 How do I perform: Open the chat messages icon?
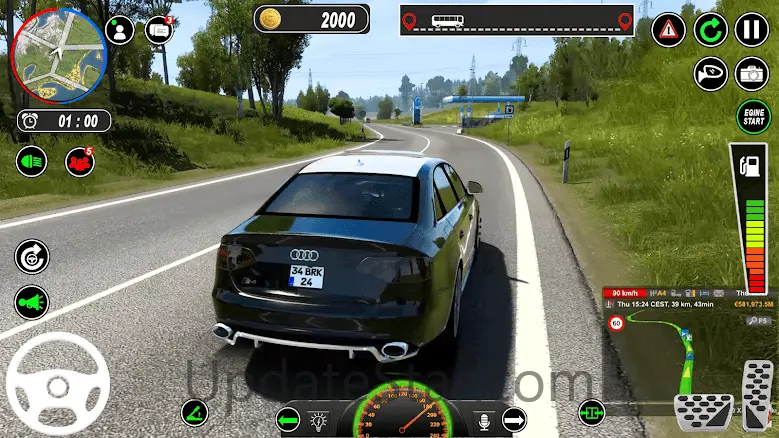tap(159, 29)
